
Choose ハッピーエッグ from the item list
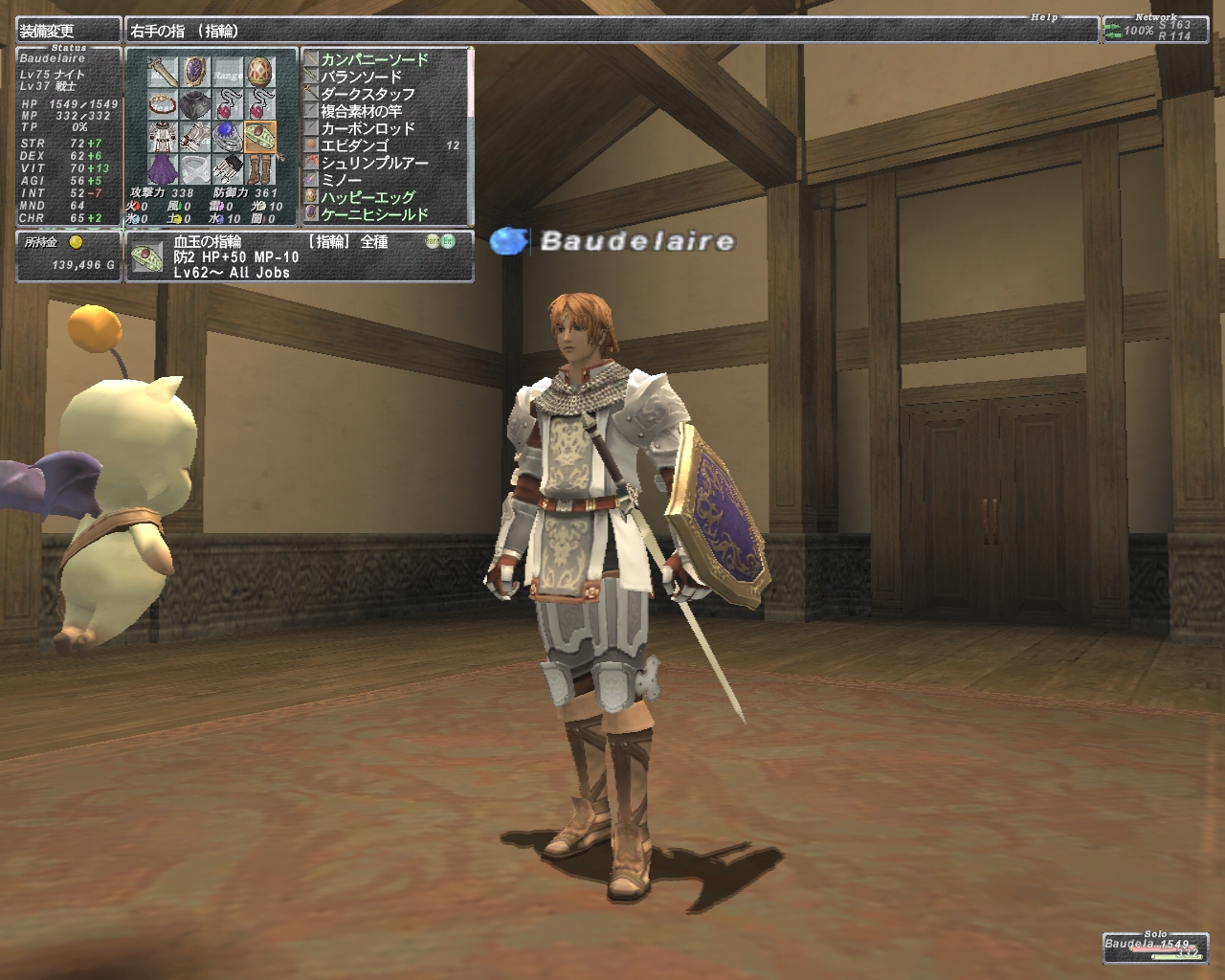pos(367,197)
